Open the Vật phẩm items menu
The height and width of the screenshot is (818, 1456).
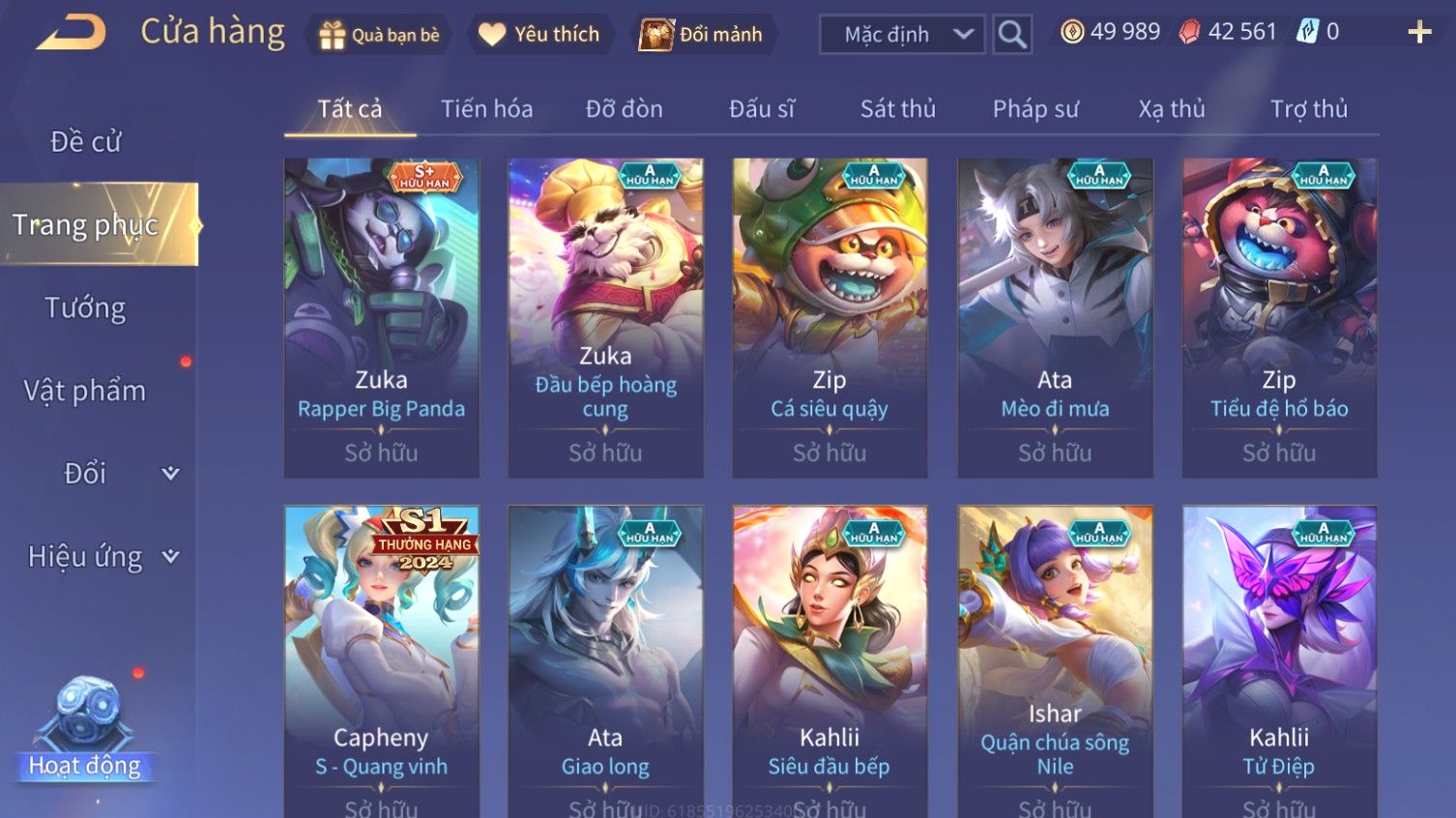tap(85, 391)
